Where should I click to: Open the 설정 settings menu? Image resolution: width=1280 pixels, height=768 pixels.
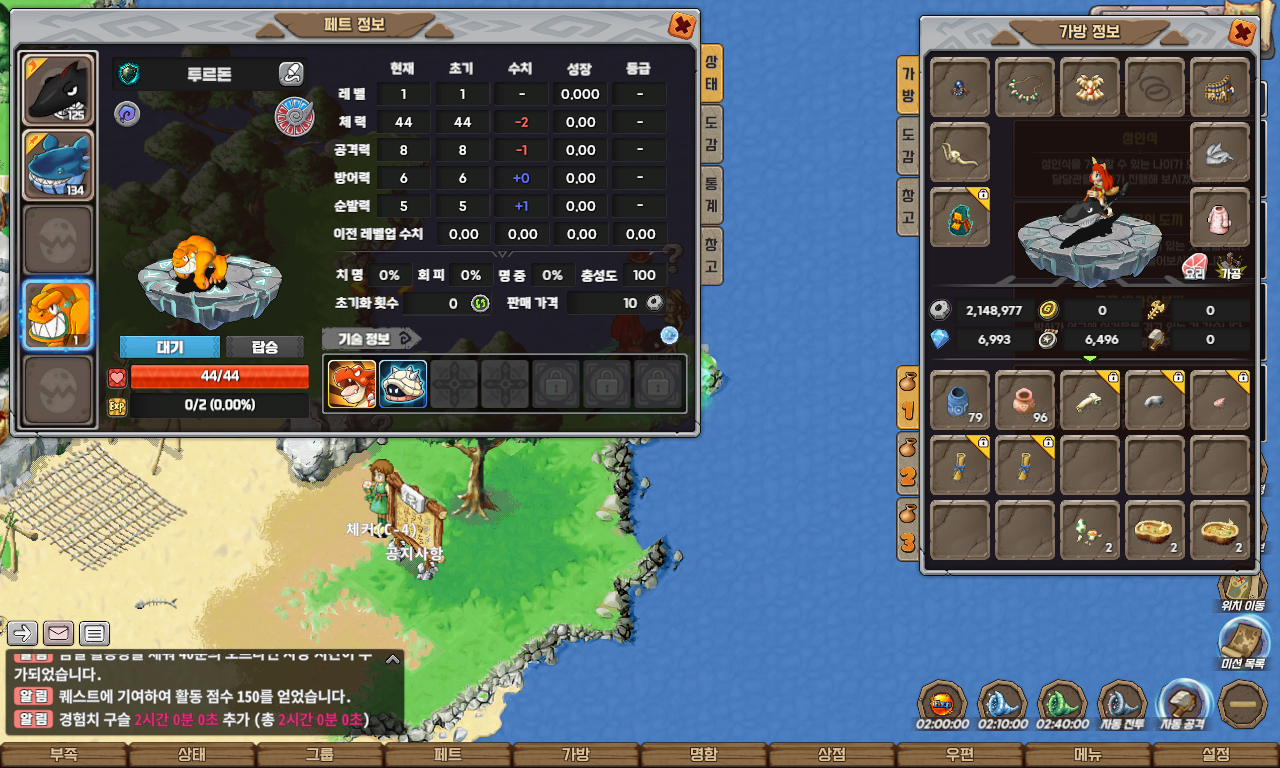(x=1216, y=755)
